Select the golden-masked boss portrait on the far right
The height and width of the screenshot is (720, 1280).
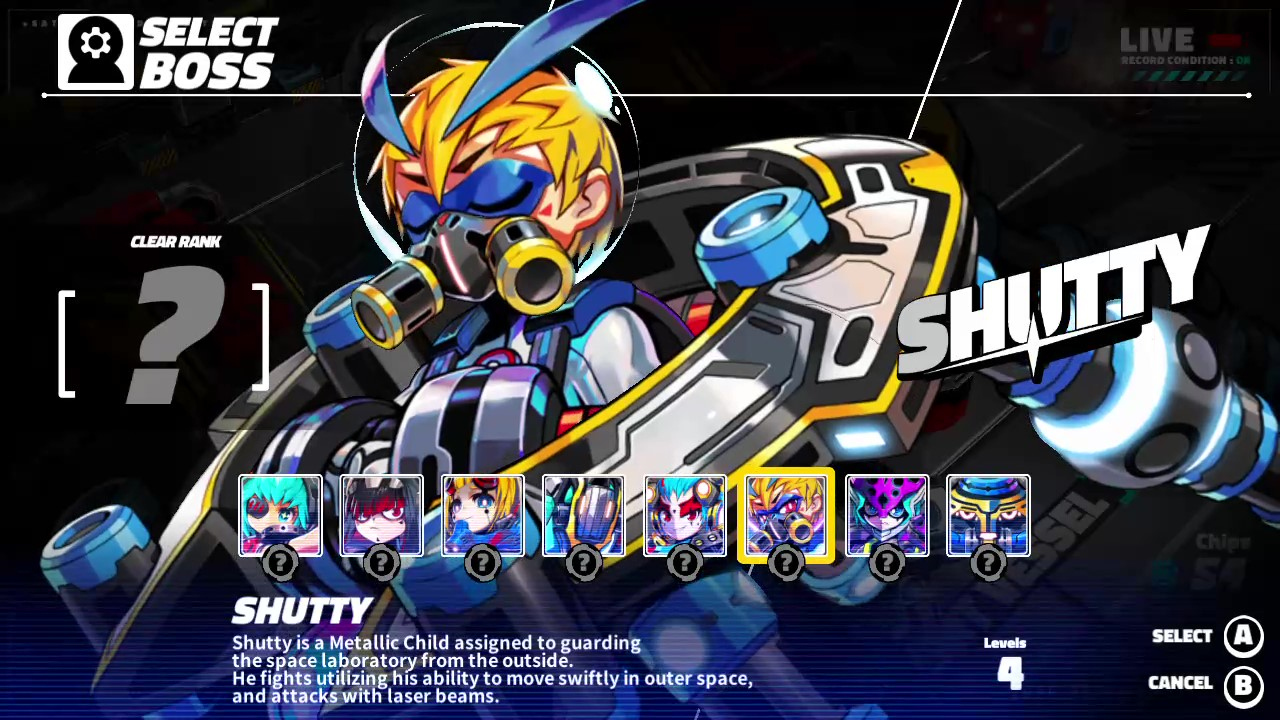point(988,515)
